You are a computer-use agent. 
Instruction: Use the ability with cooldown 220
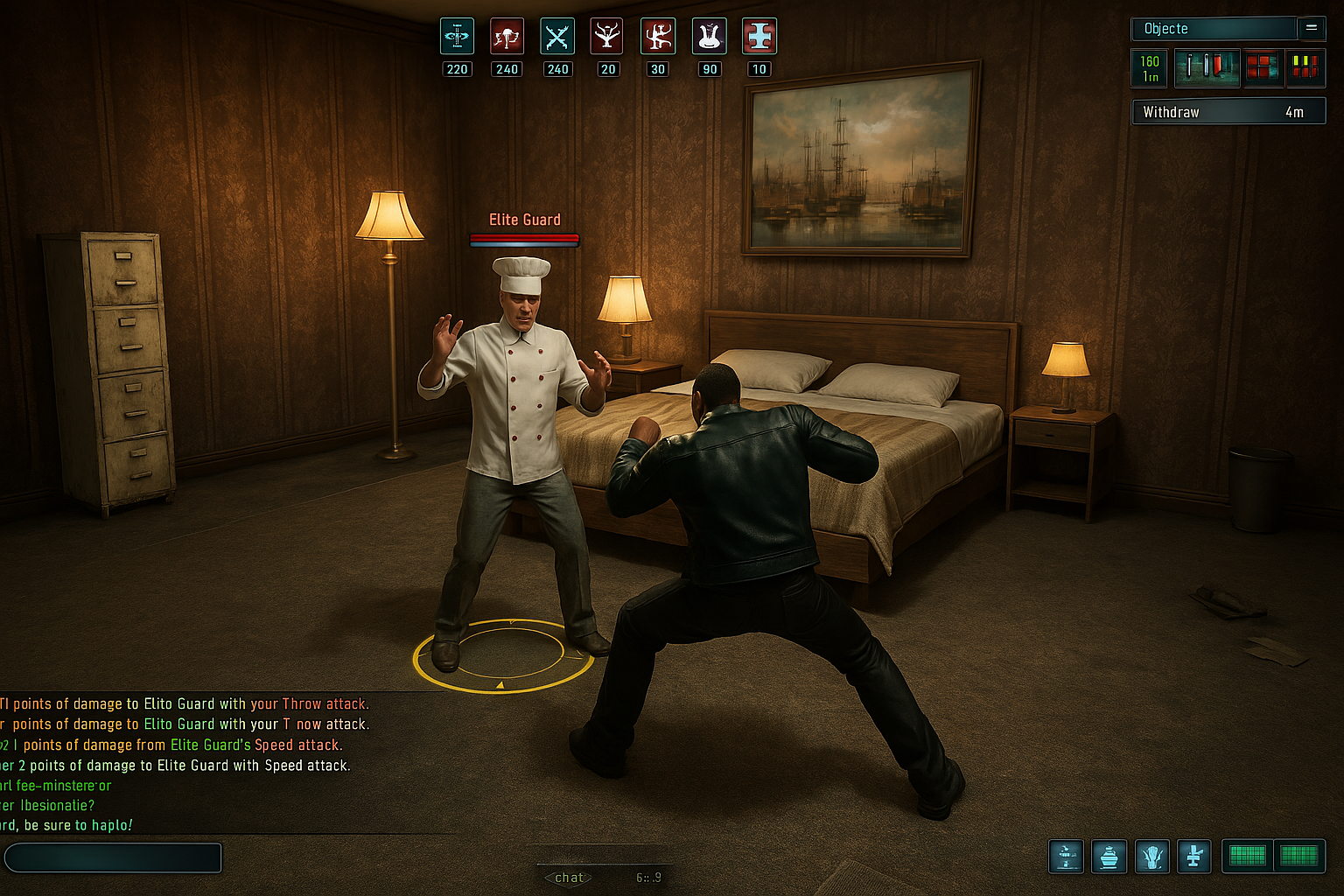click(x=457, y=37)
